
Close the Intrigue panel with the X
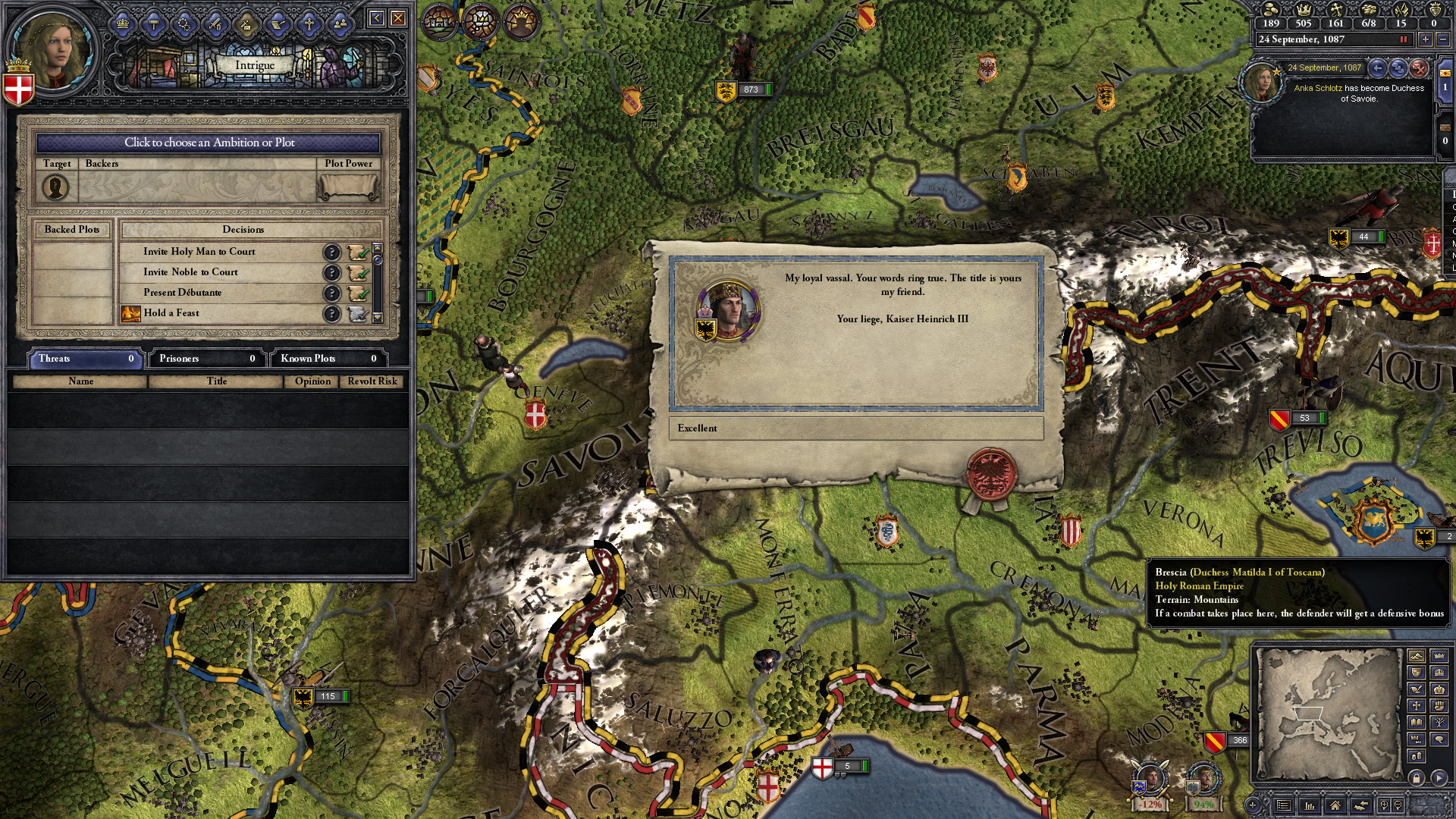coord(397,18)
